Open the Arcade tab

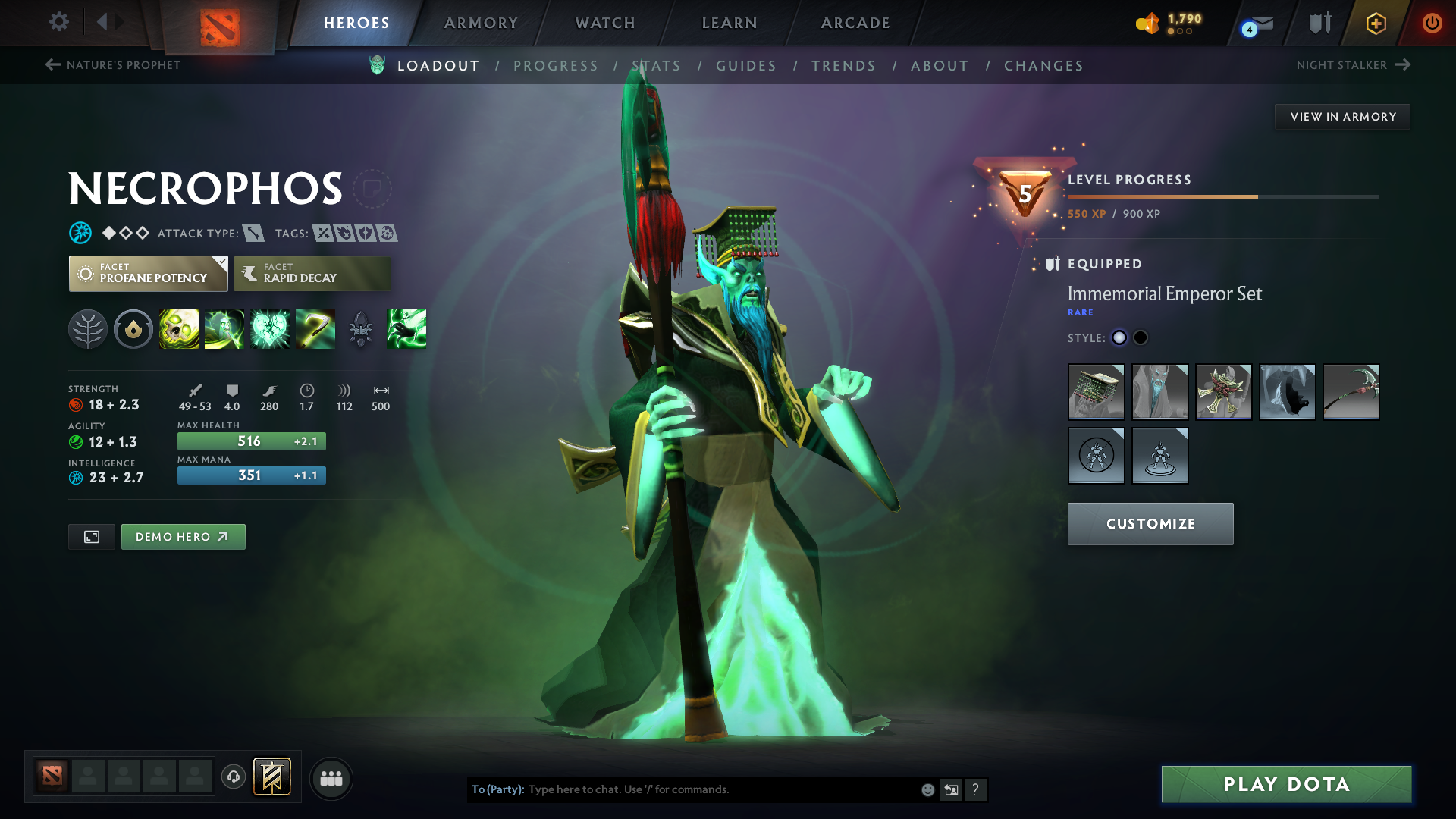[x=855, y=23]
